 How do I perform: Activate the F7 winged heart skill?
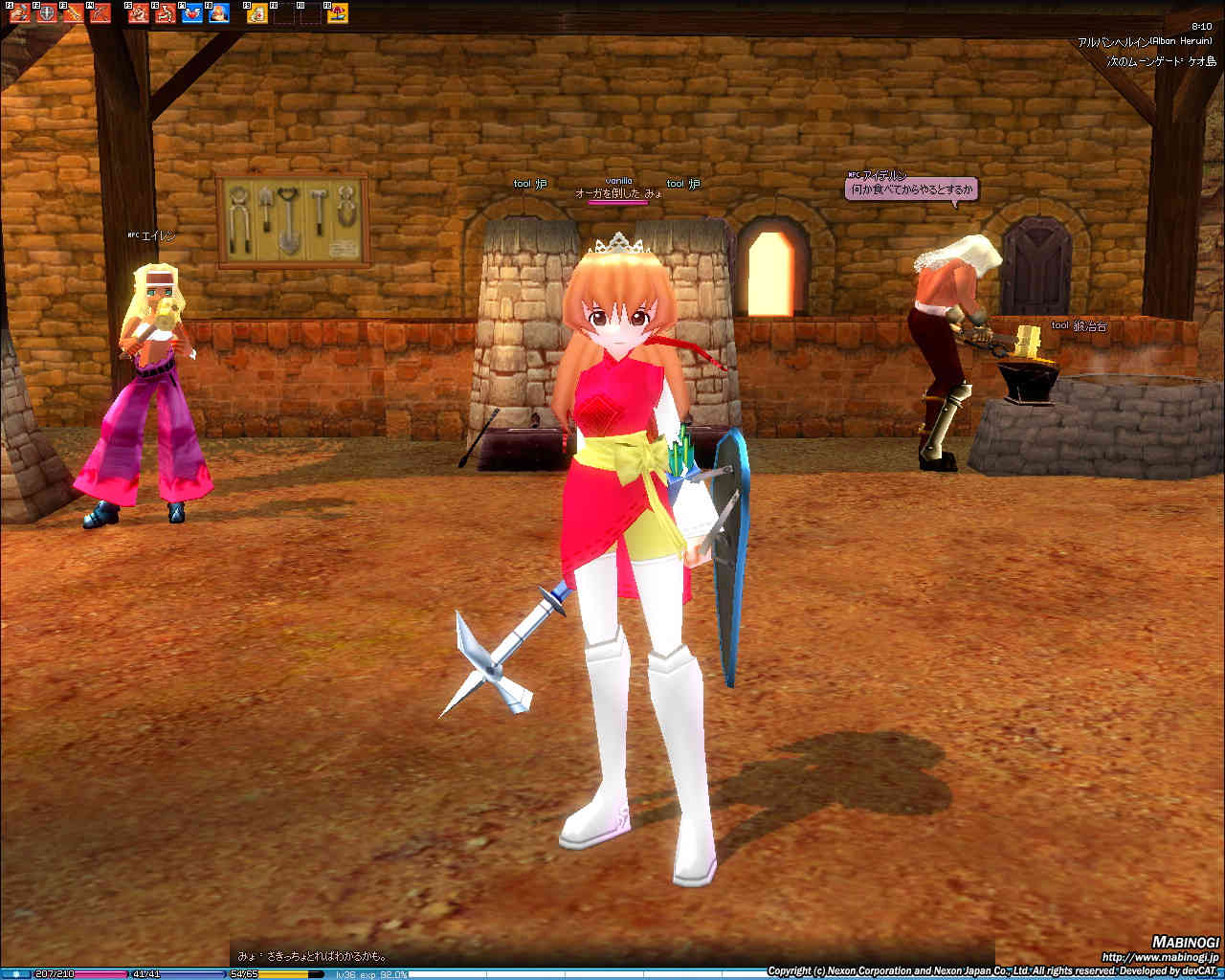(192, 13)
